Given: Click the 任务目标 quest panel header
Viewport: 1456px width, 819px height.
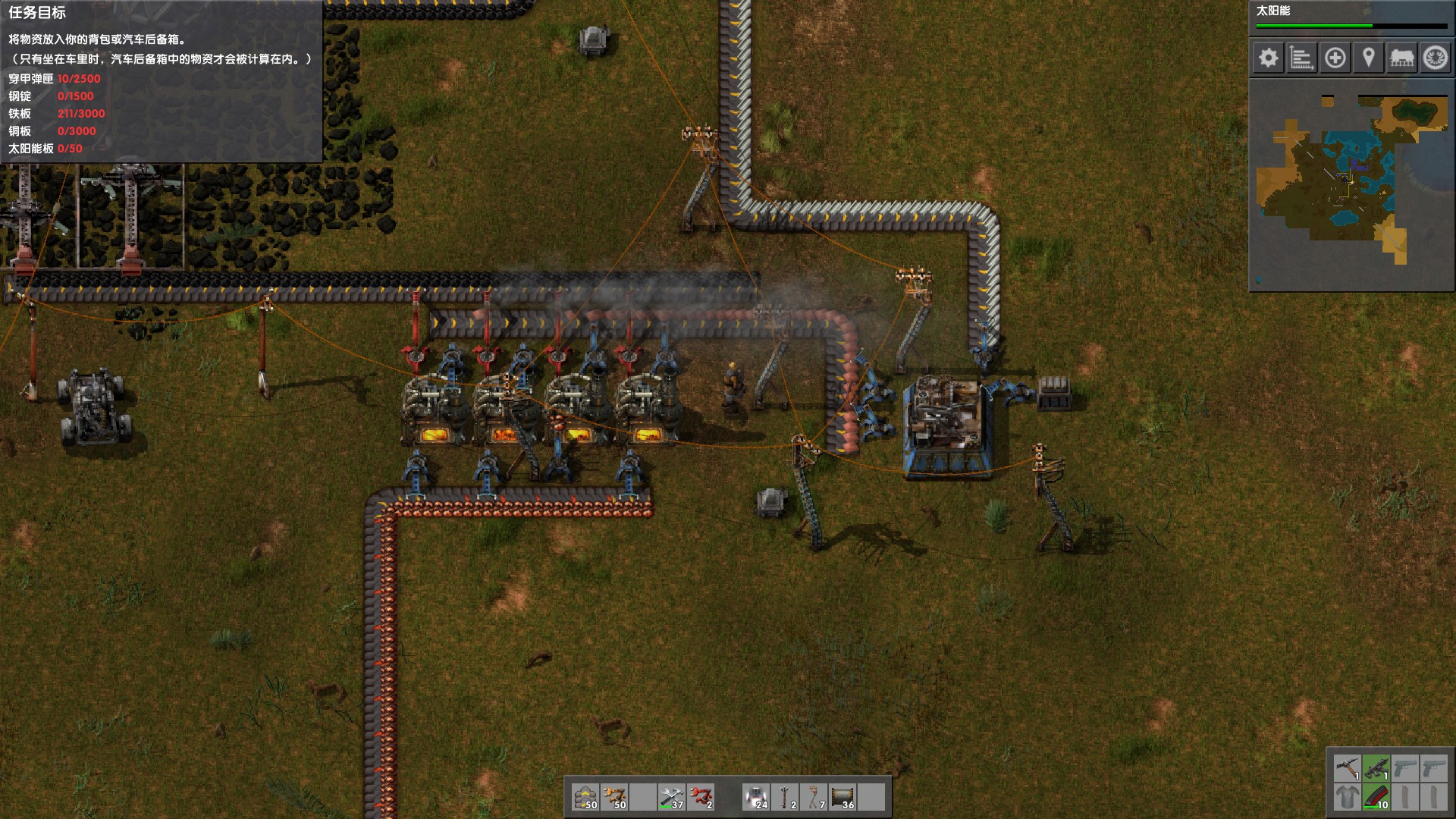Looking at the screenshot, I should click(38, 11).
